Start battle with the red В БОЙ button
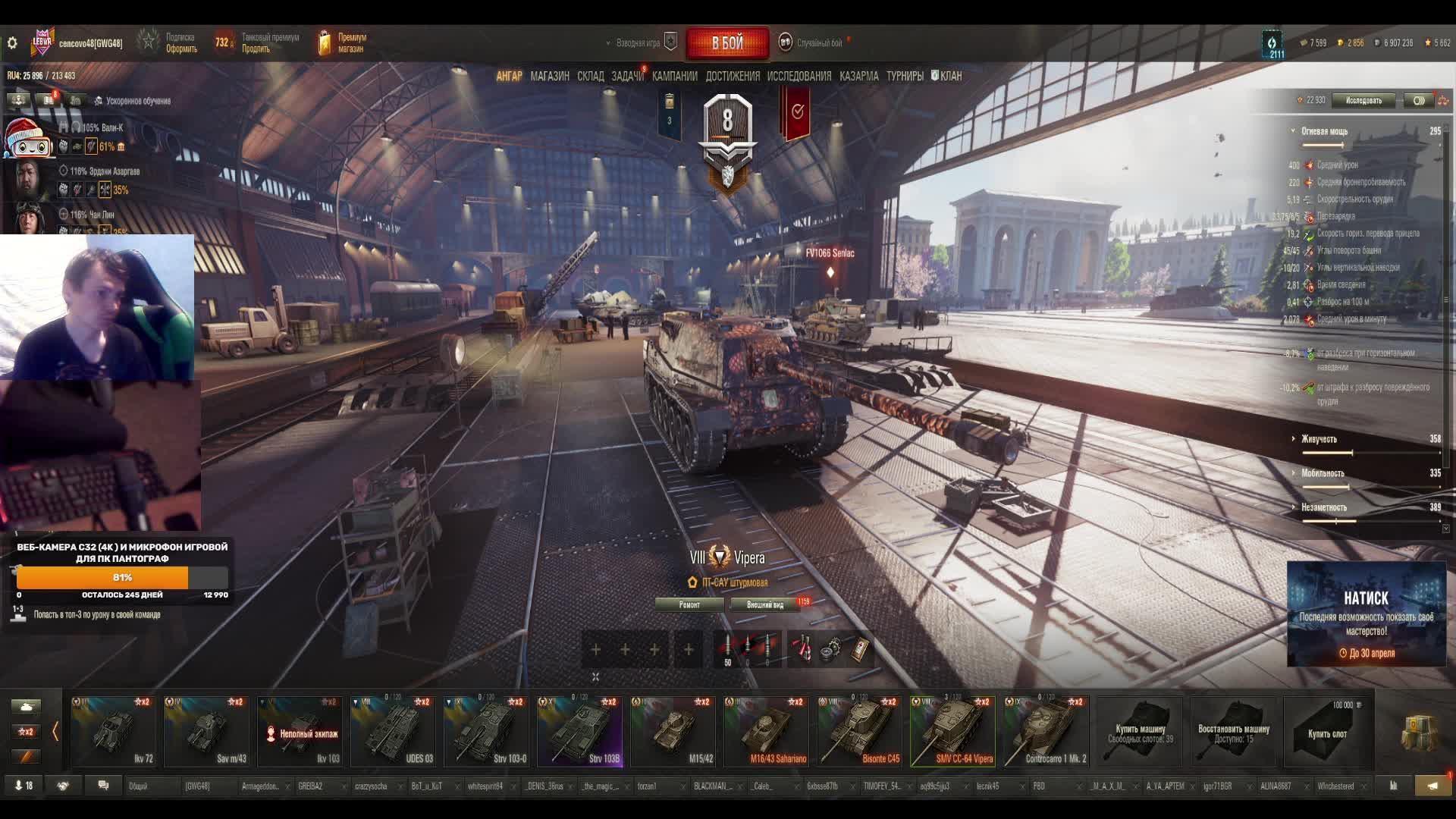This screenshot has width=1456, height=819. click(x=726, y=43)
